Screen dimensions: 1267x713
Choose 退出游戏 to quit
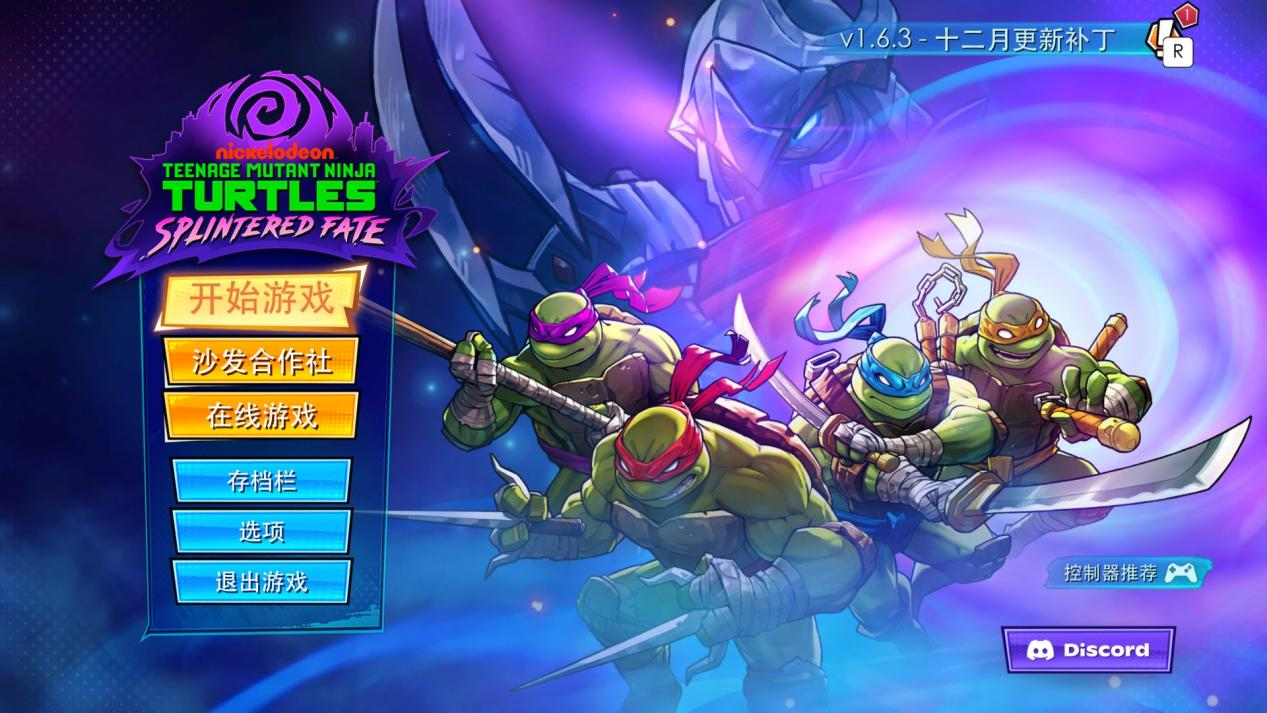(x=261, y=581)
